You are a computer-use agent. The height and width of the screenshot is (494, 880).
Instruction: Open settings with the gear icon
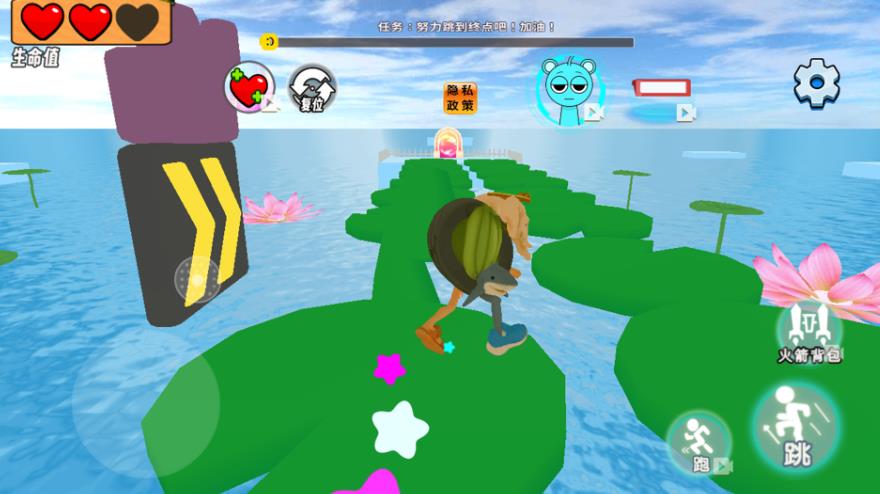816,83
